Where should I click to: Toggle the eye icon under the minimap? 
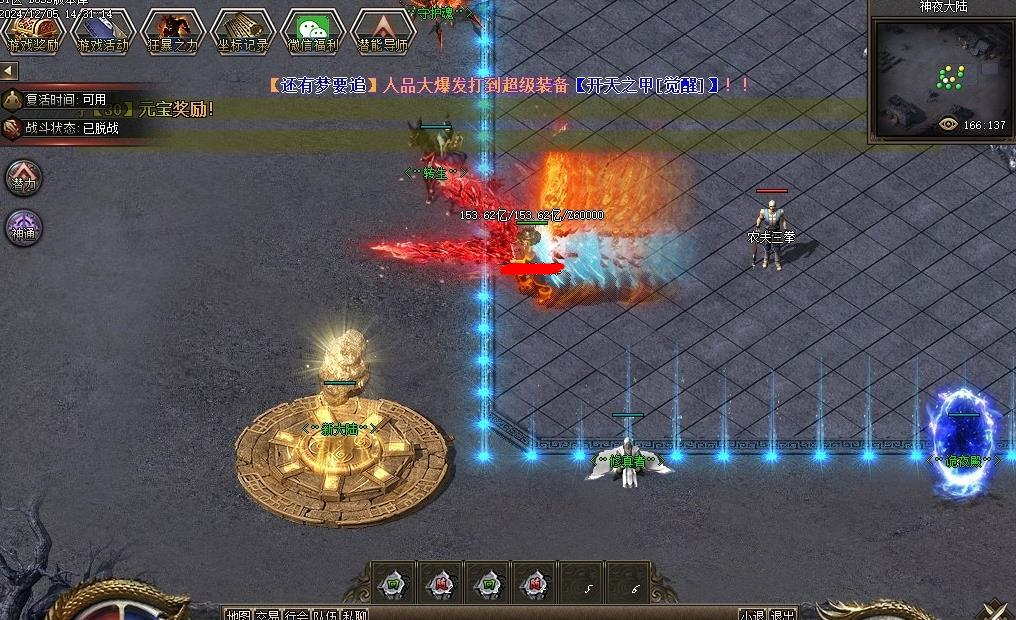click(948, 125)
